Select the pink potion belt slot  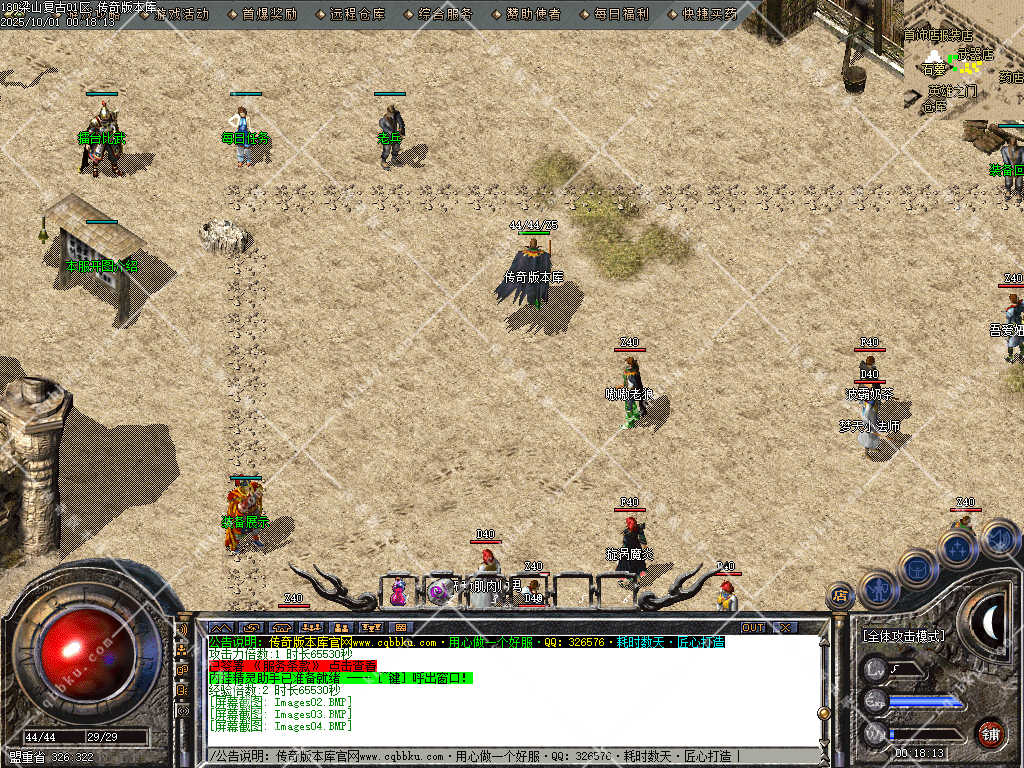[398, 591]
